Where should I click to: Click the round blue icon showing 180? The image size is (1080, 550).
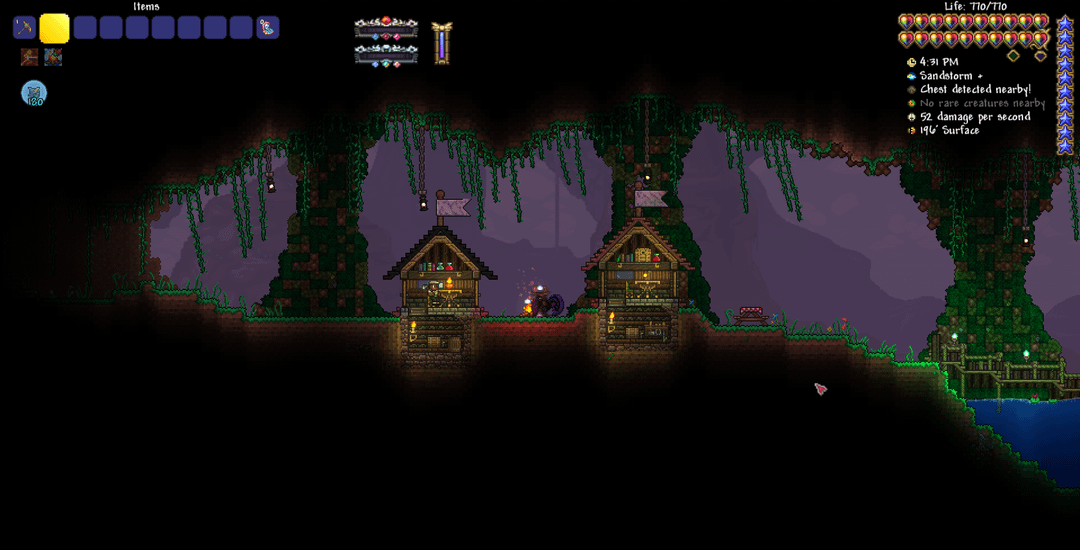click(x=34, y=93)
